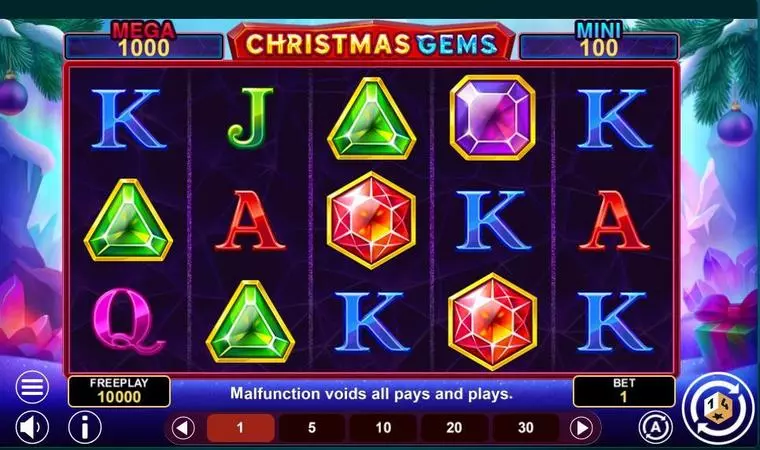The height and width of the screenshot is (450, 760).
Task: Set bet value to 30
Action: pos(526,428)
